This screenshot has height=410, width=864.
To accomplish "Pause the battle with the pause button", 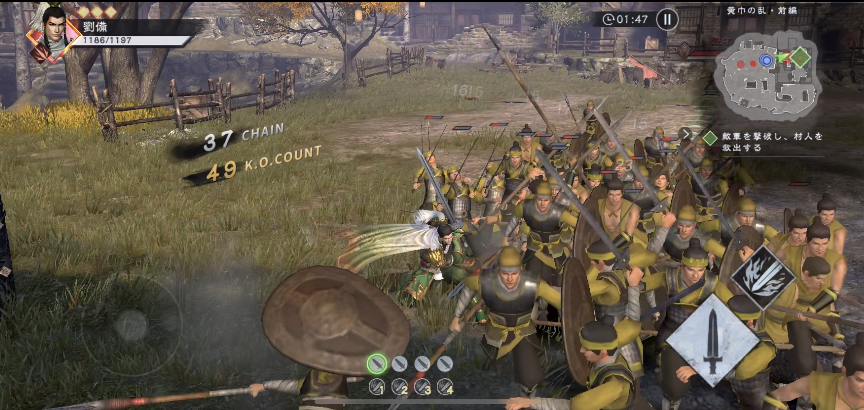I will 667,18.
